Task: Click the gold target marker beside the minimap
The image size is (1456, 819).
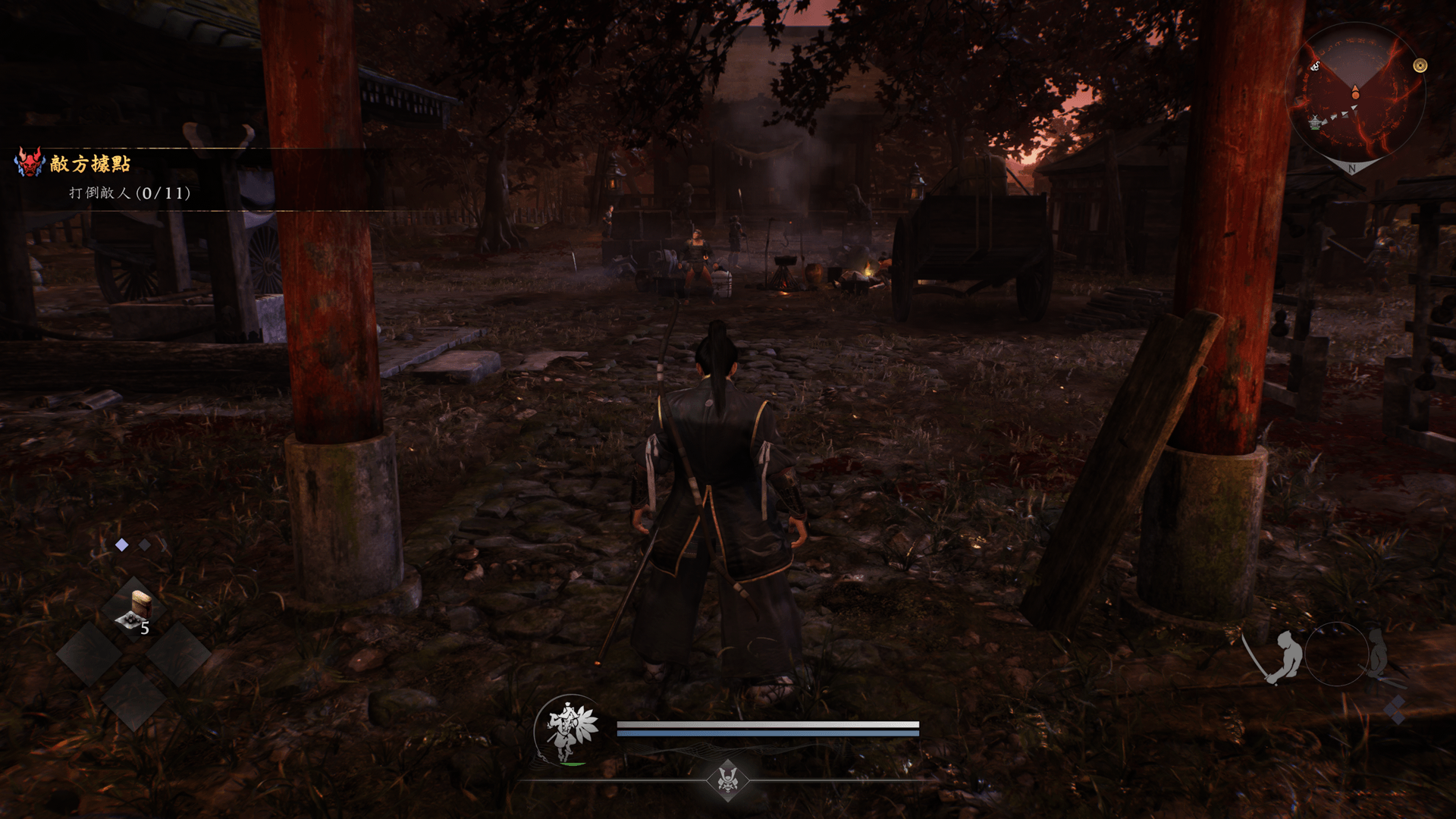Action: (x=1420, y=66)
